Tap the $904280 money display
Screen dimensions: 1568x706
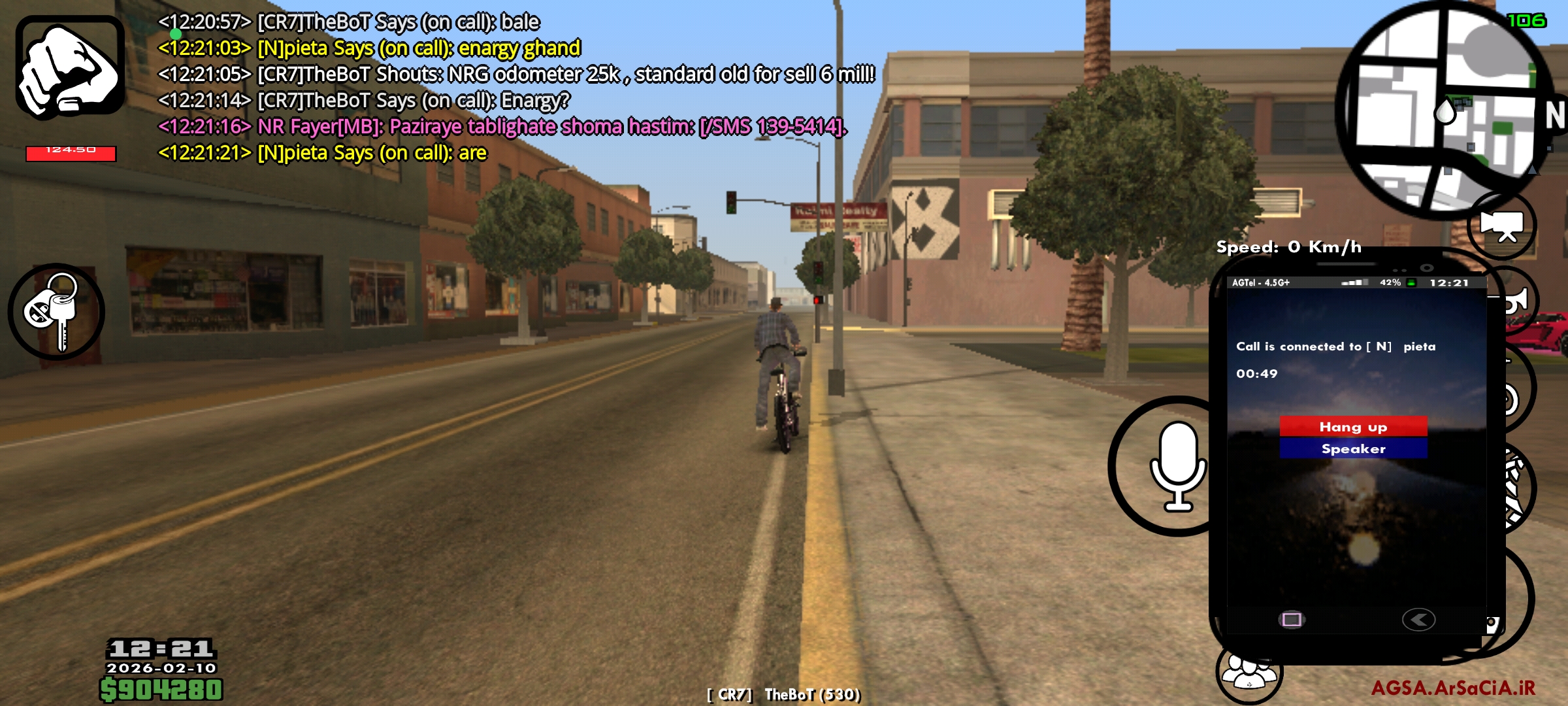(160, 688)
